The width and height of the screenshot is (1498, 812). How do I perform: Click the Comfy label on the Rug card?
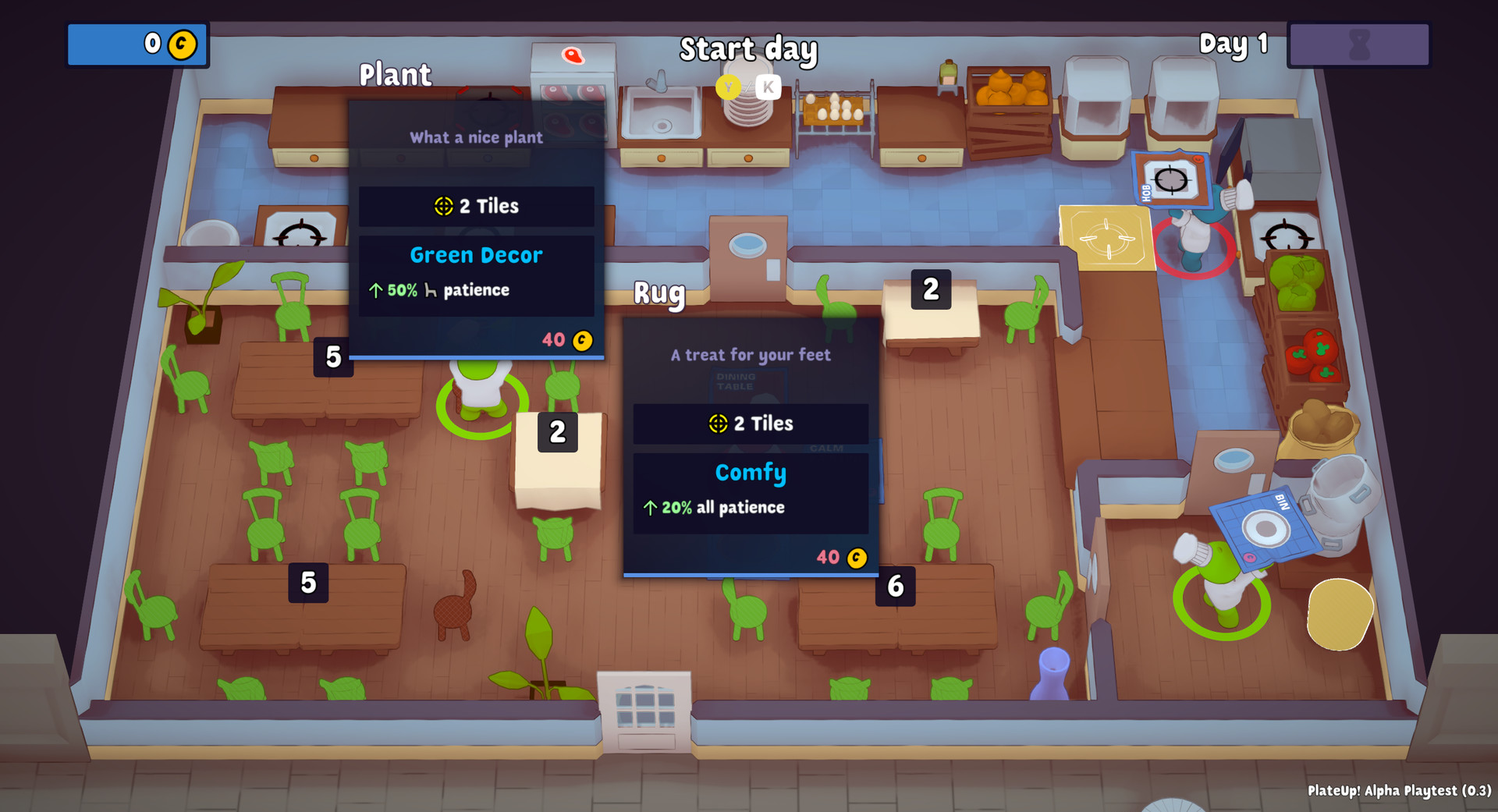coord(750,473)
